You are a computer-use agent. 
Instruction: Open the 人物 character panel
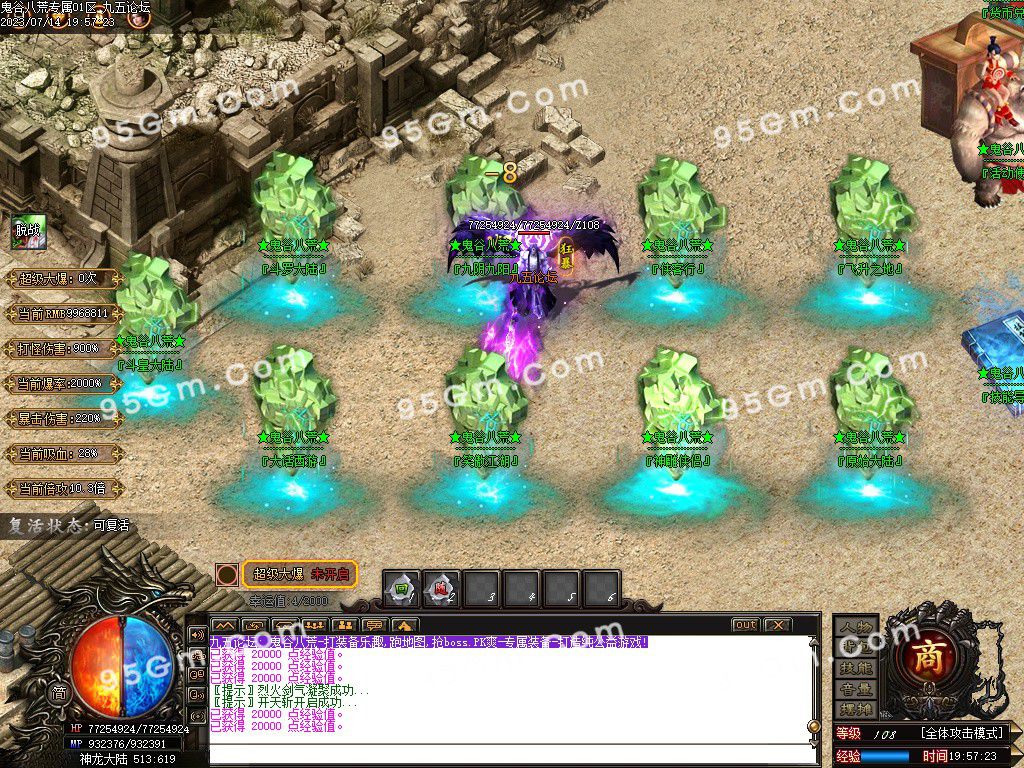click(856, 626)
